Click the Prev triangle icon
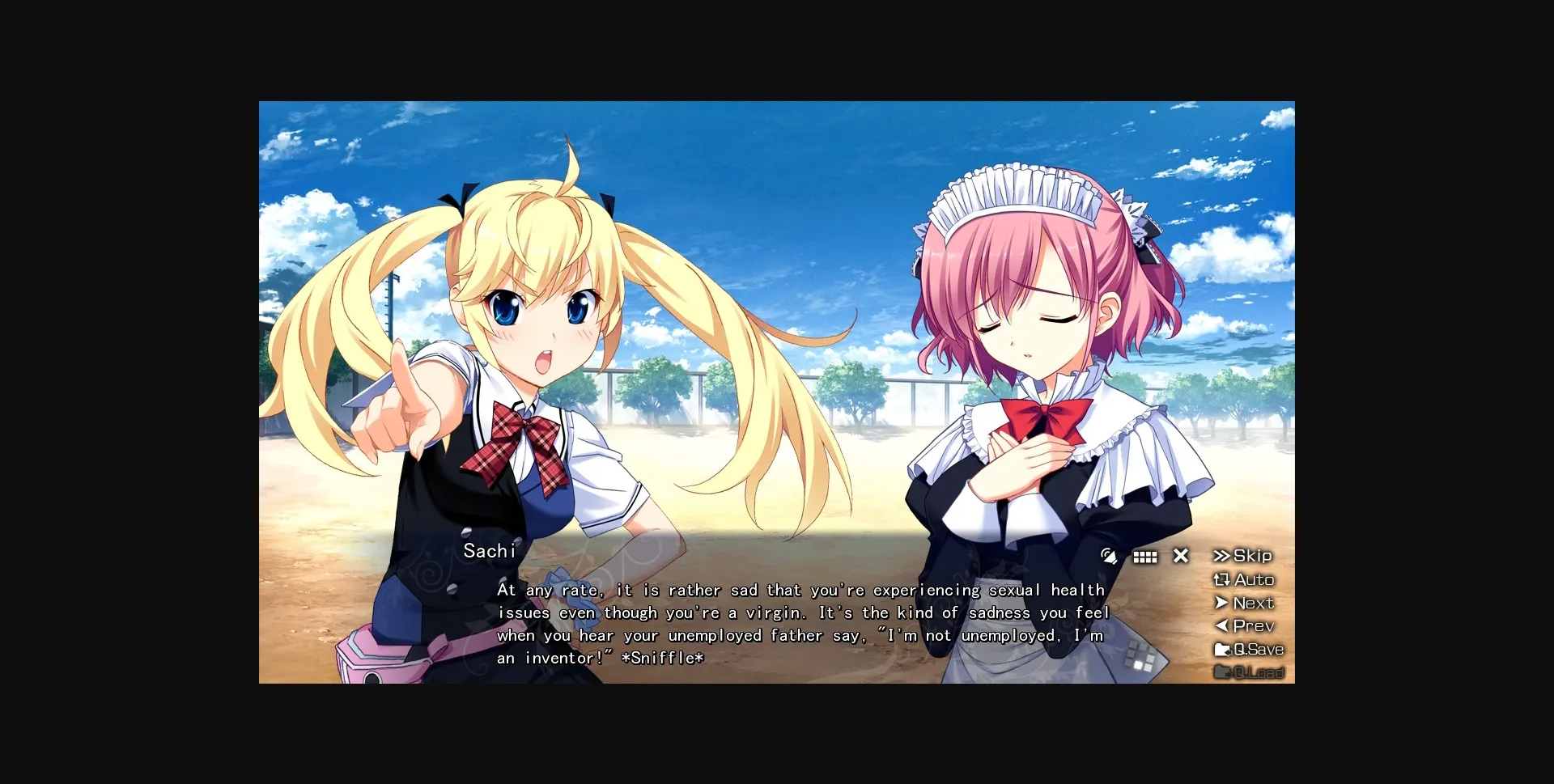Screen dimensions: 1554x784 point(1222,625)
